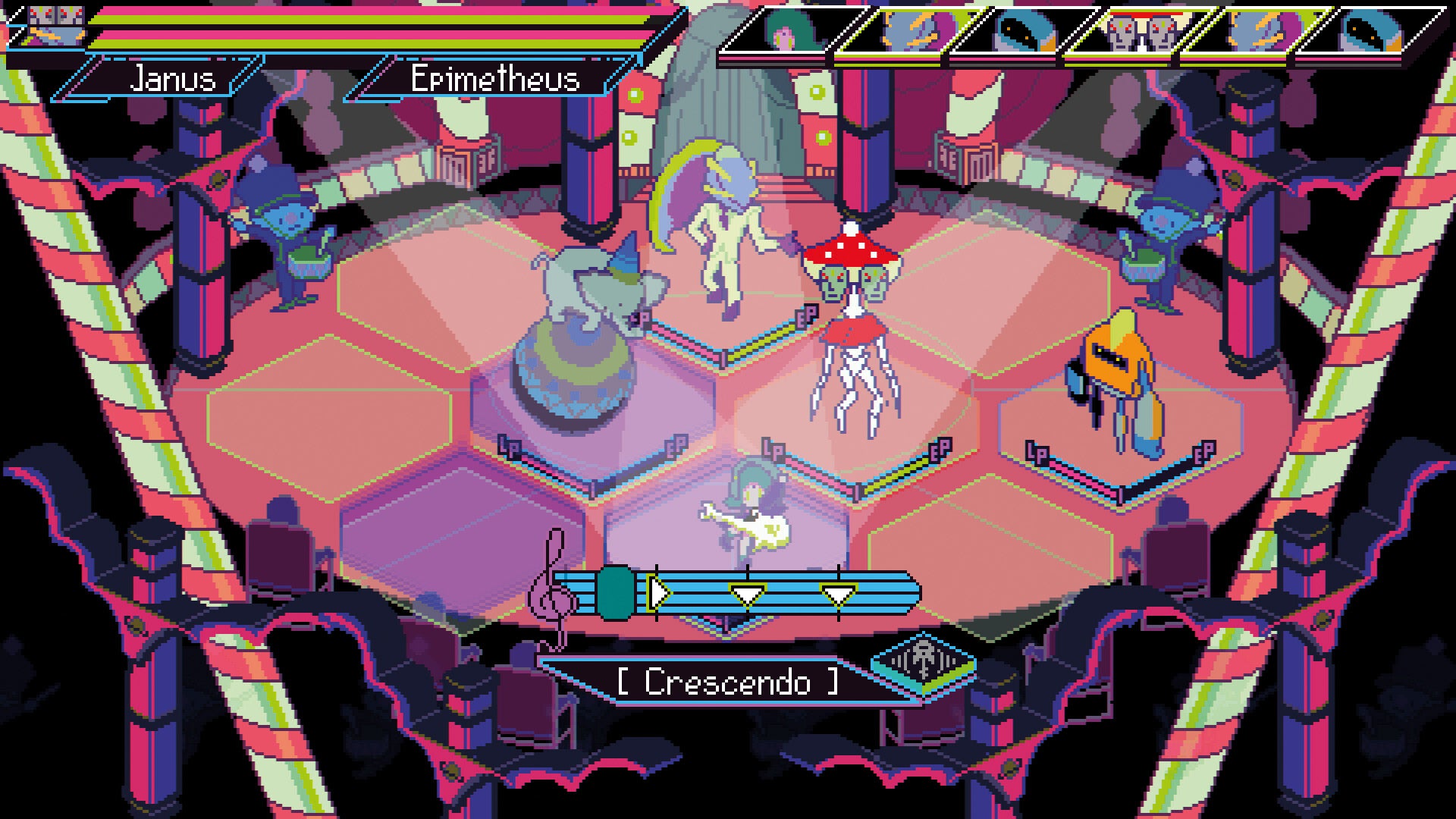Click the LP marker on the orange robot's hex tile

[x=1037, y=453]
